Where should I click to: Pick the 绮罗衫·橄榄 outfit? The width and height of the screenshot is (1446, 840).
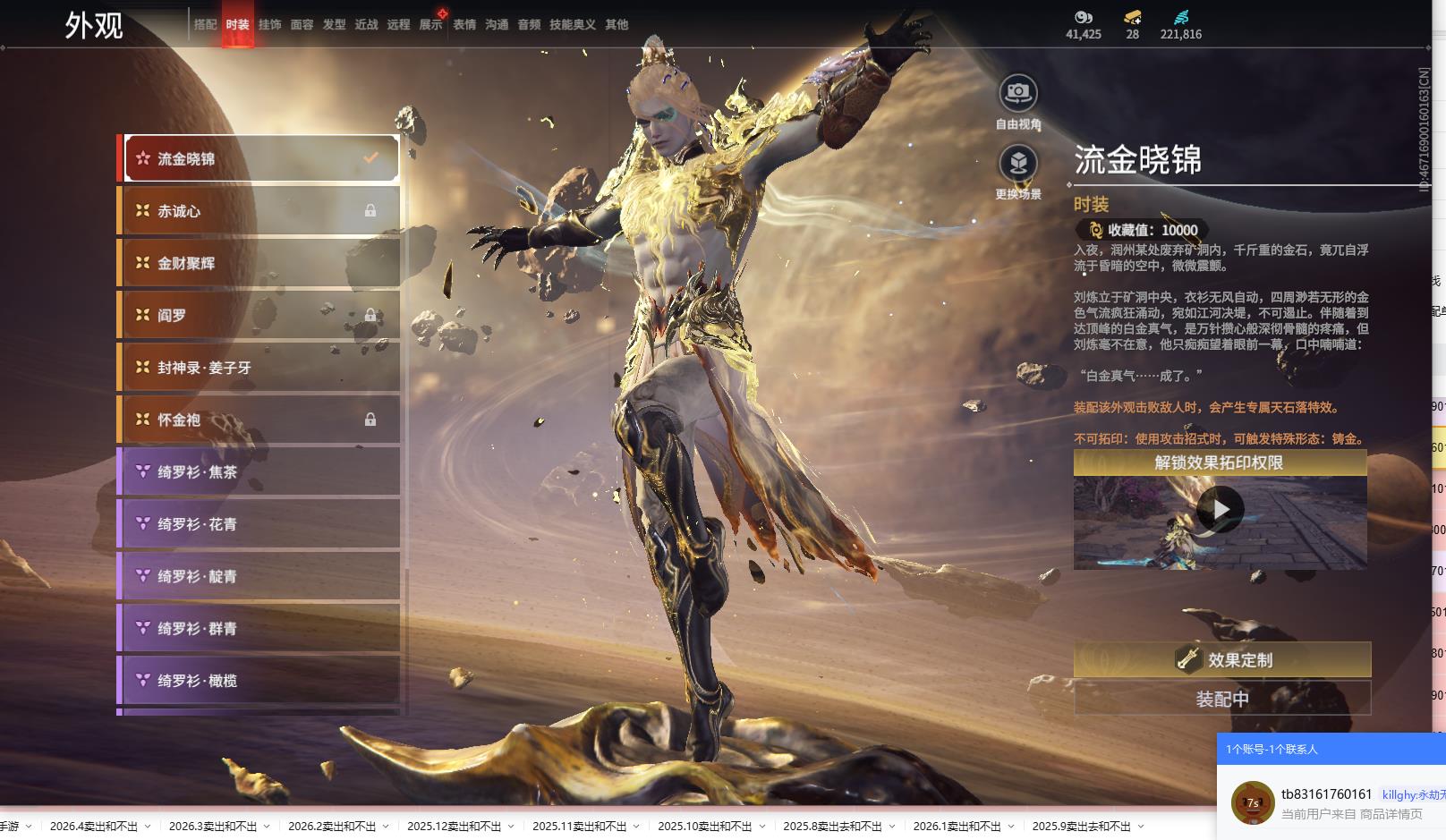click(x=259, y=681)
